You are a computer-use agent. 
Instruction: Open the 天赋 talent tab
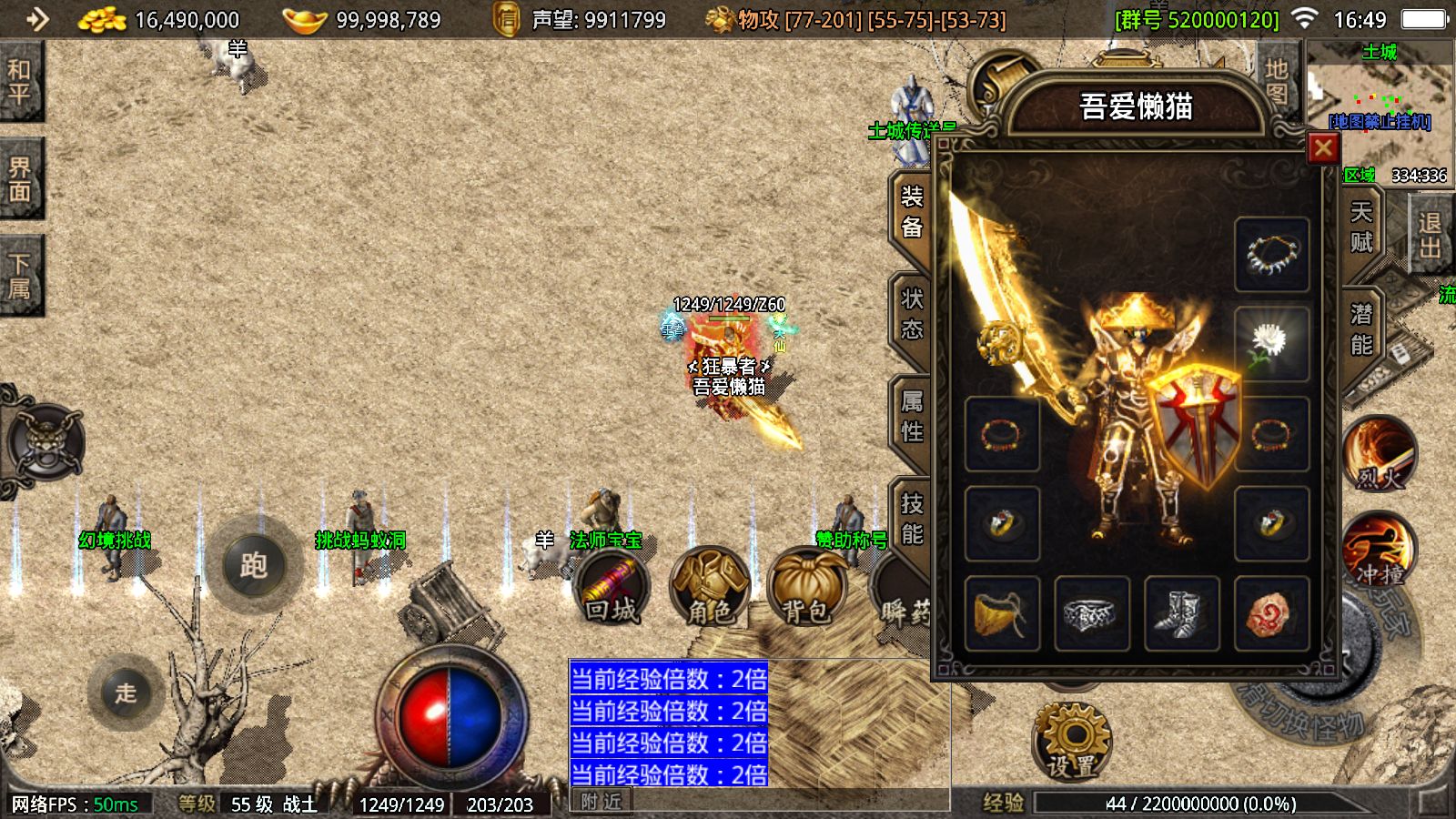(1361, 227)
